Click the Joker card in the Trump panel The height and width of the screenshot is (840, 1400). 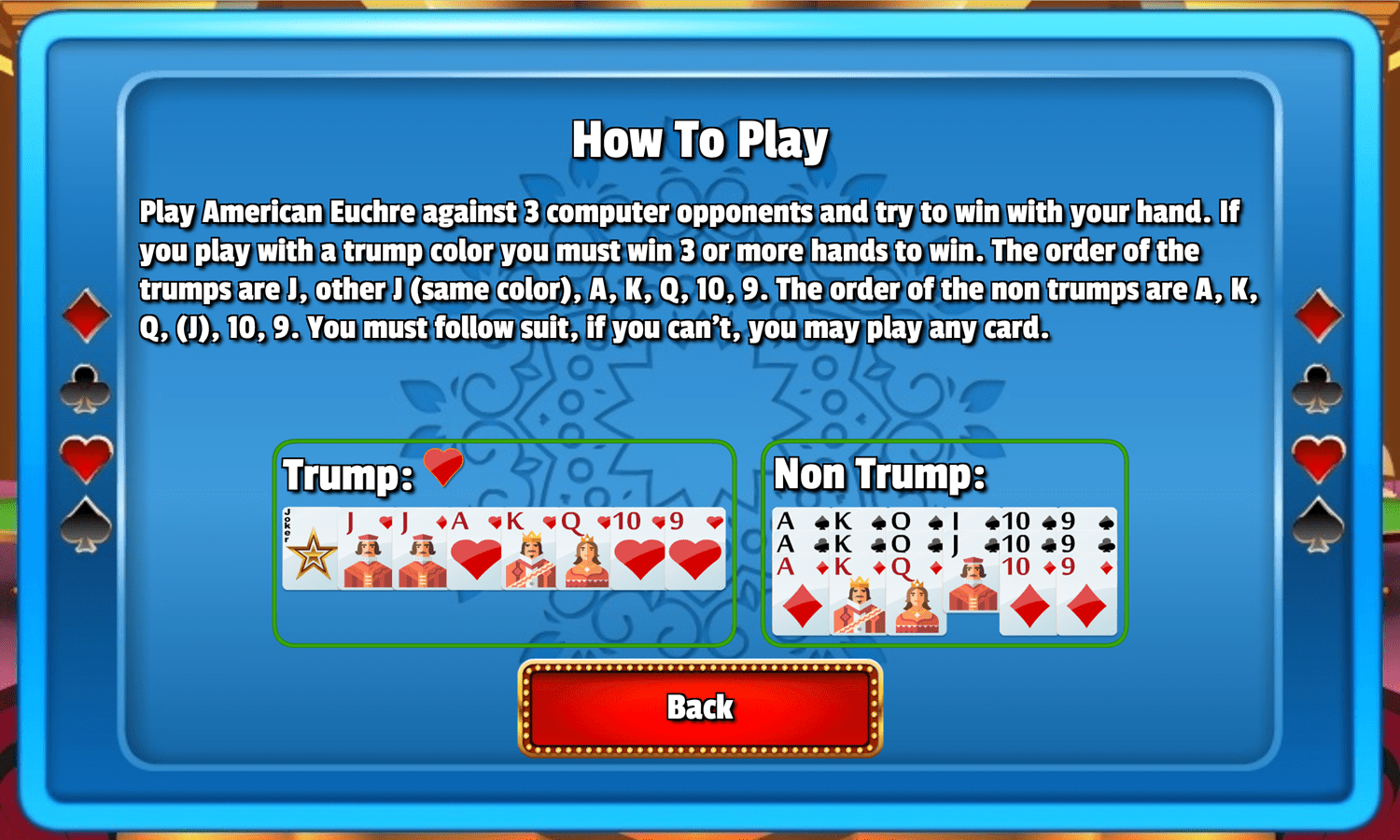pyautogui.click(x=308, y=549)
